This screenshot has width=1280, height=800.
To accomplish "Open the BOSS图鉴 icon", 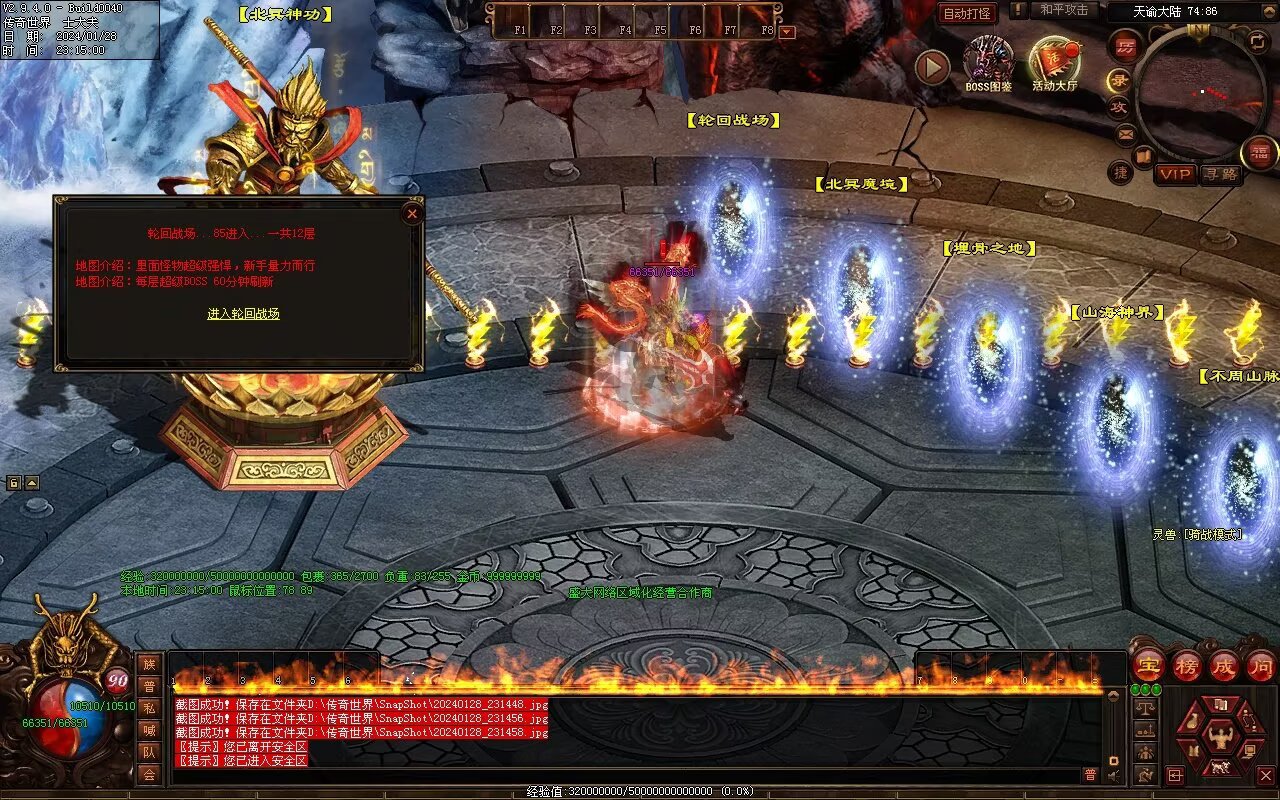I will (x=988, y=64).
